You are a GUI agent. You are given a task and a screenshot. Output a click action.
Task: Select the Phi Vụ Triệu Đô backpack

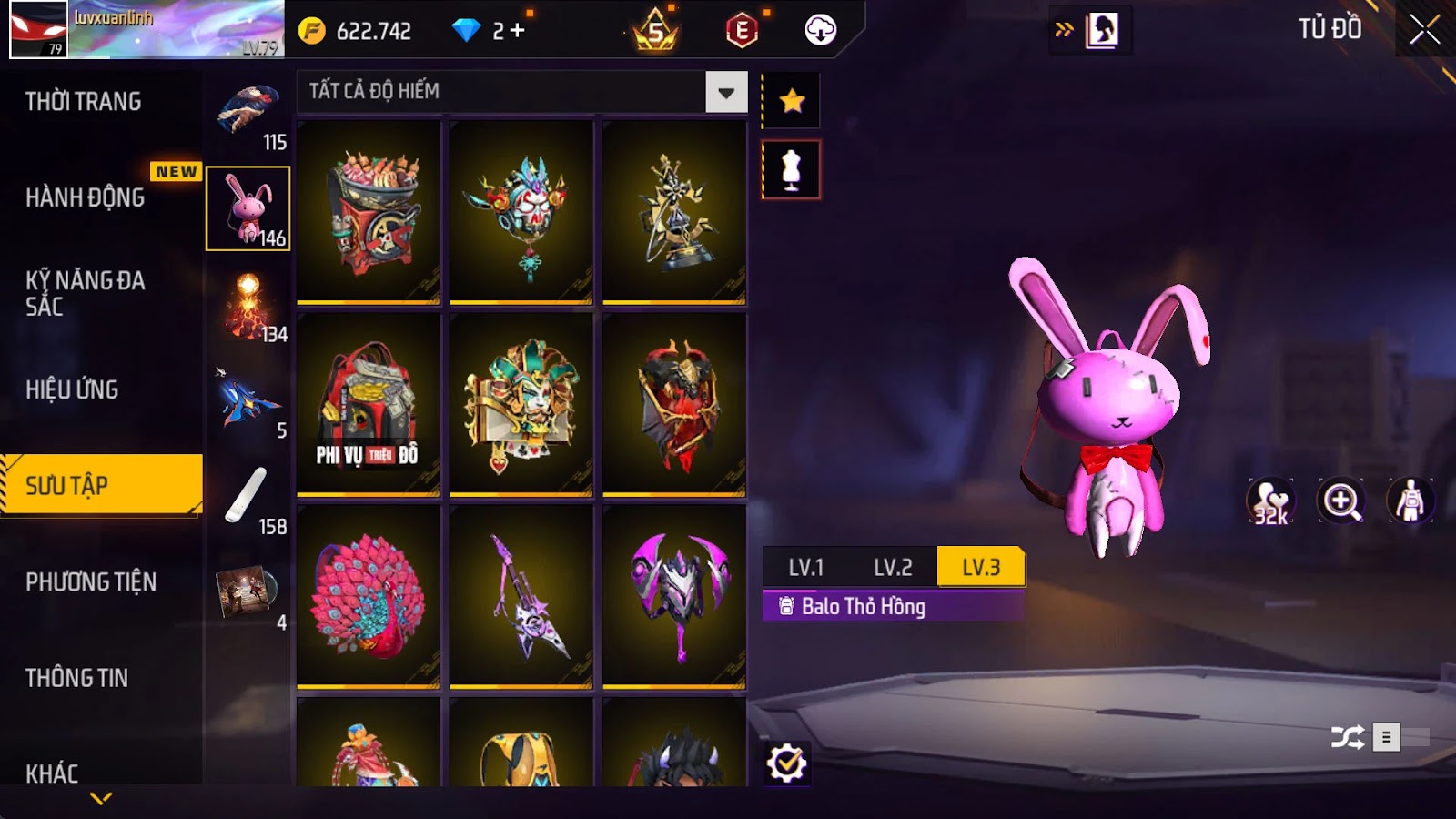tap(369, 404)
